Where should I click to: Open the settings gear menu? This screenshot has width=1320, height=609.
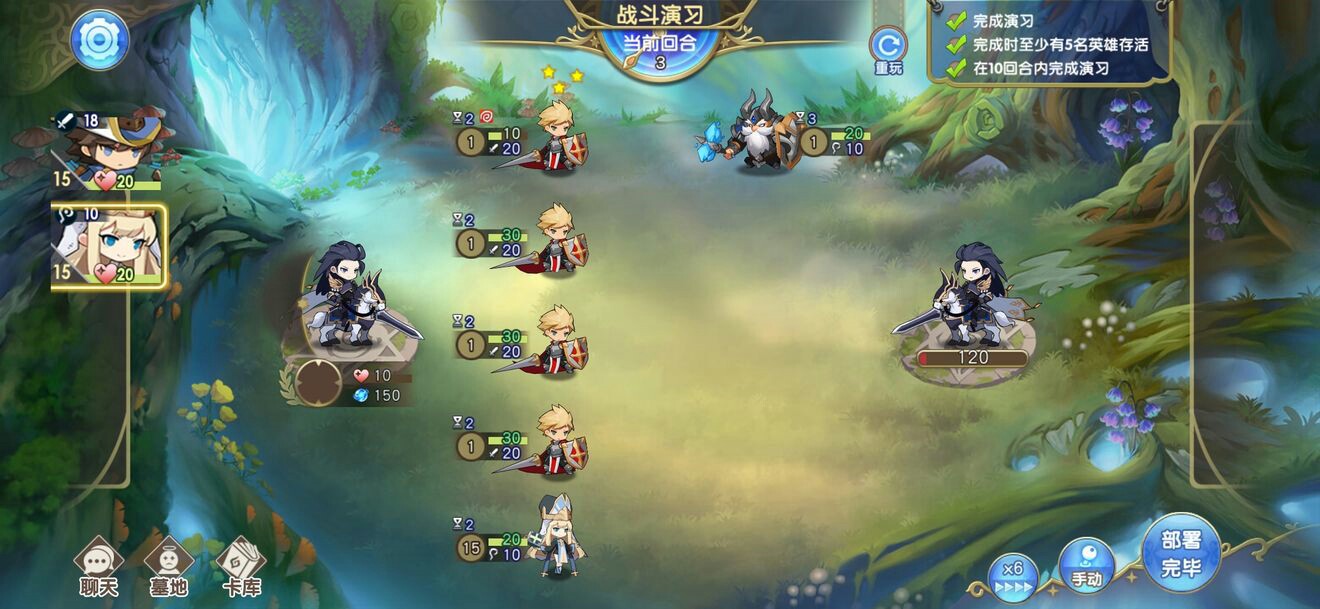pyautogui.click(x=99, y=40)
